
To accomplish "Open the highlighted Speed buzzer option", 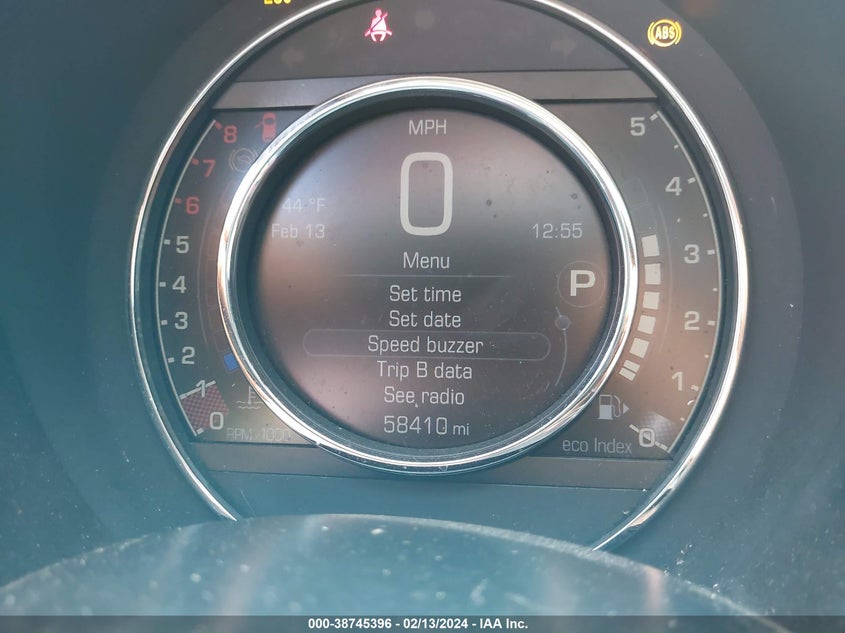I will tap(425, 345).
